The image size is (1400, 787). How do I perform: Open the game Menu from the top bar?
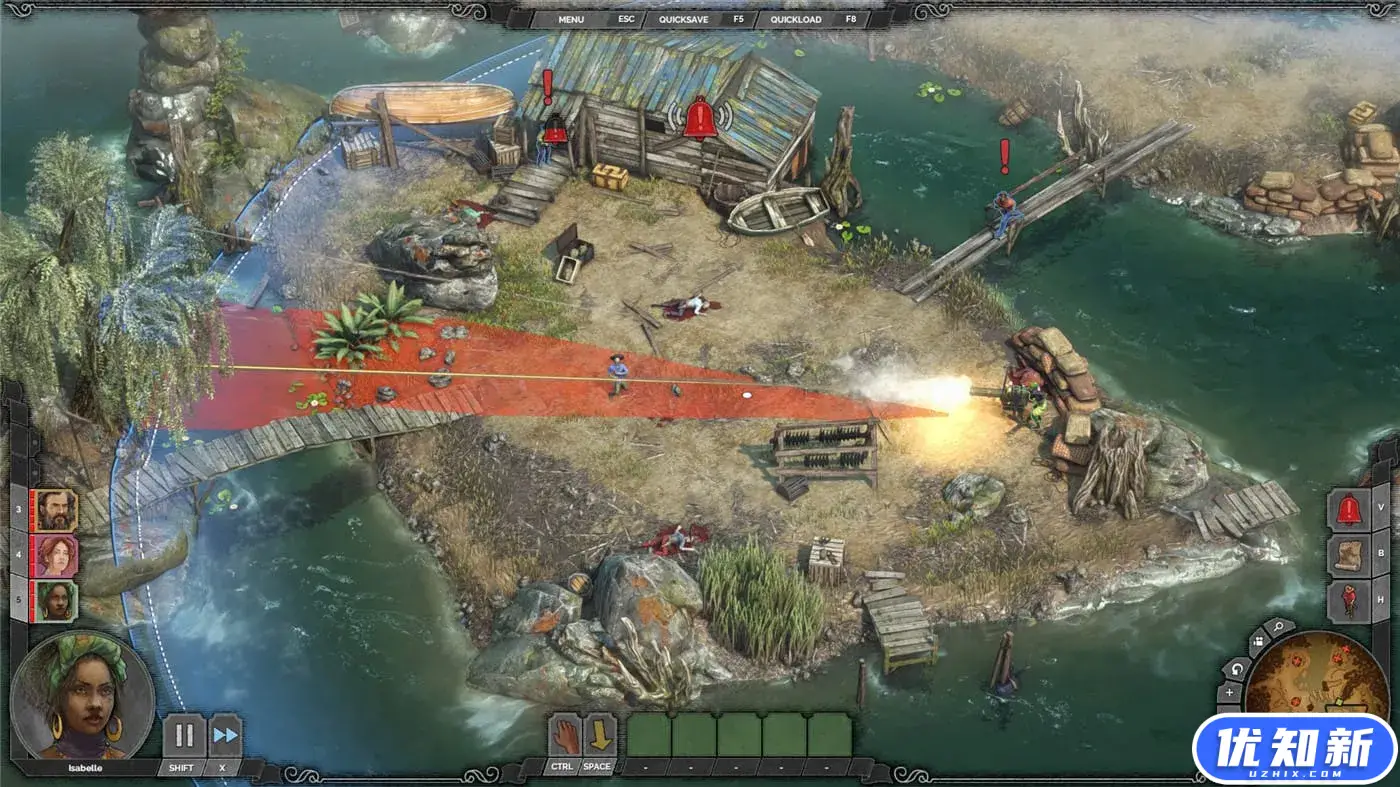coord(571,19)
